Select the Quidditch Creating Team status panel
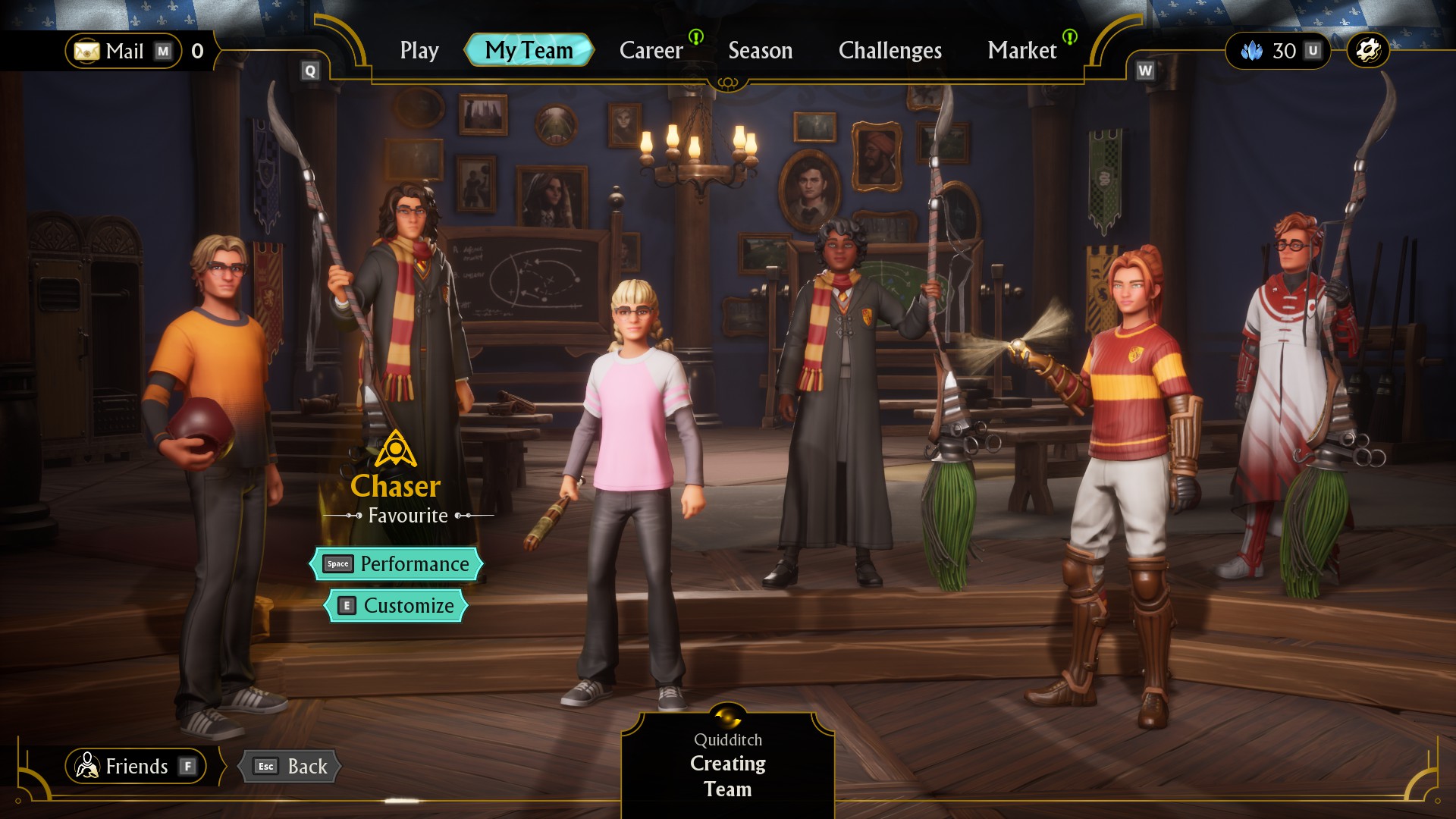This screenshot has height=819, width=1456. tap(727, 764)
